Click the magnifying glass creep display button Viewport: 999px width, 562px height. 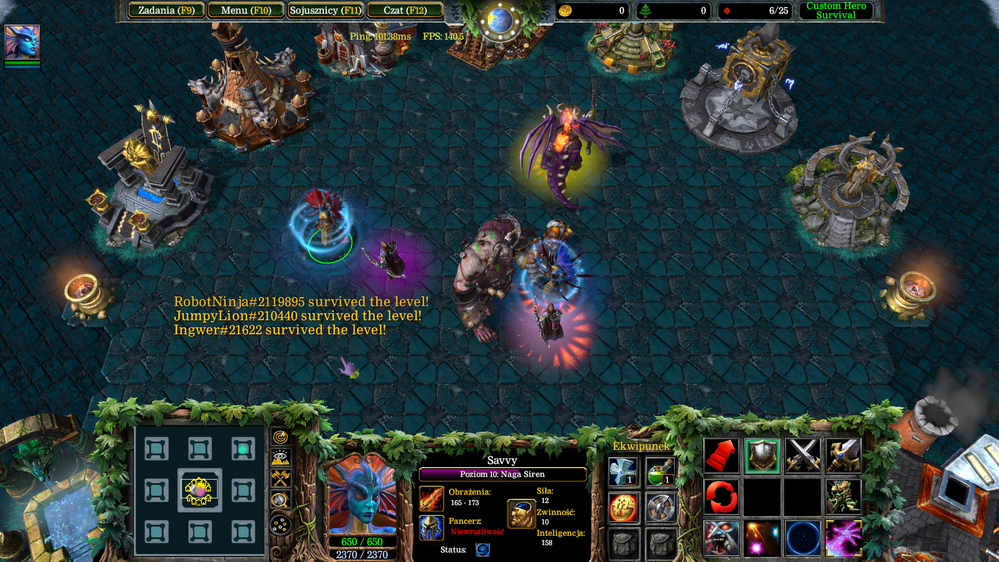(281, 501)
